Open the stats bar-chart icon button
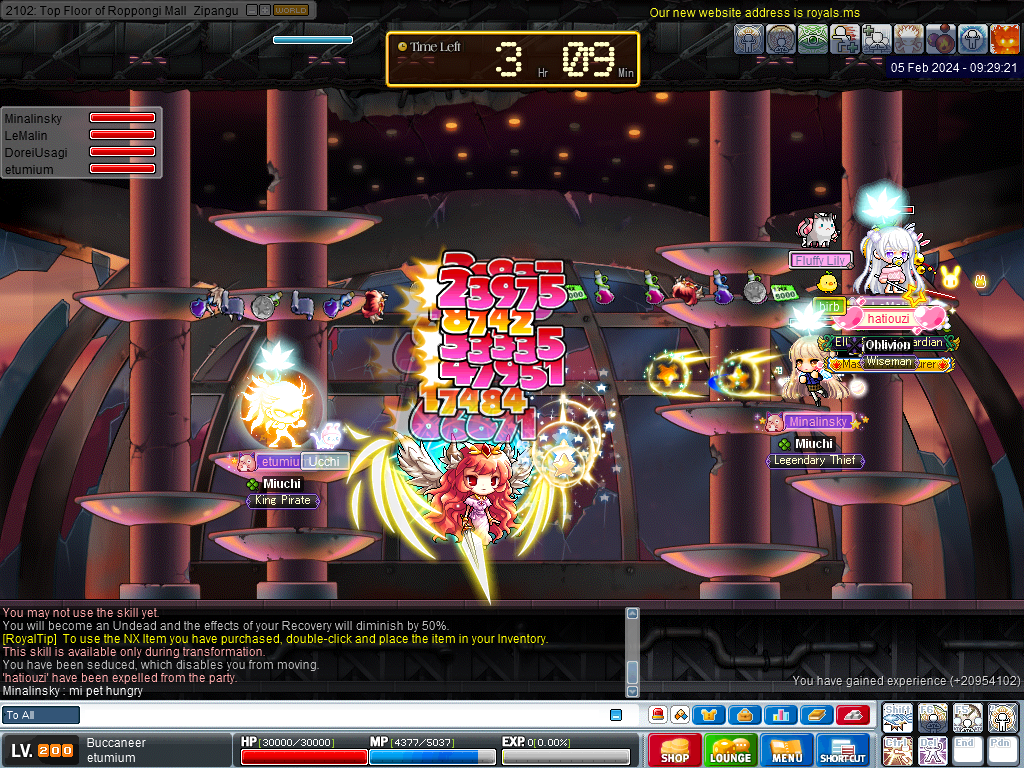Image resolution: width=1024 pixels, height=768 pixels. [x=779, y=715]
